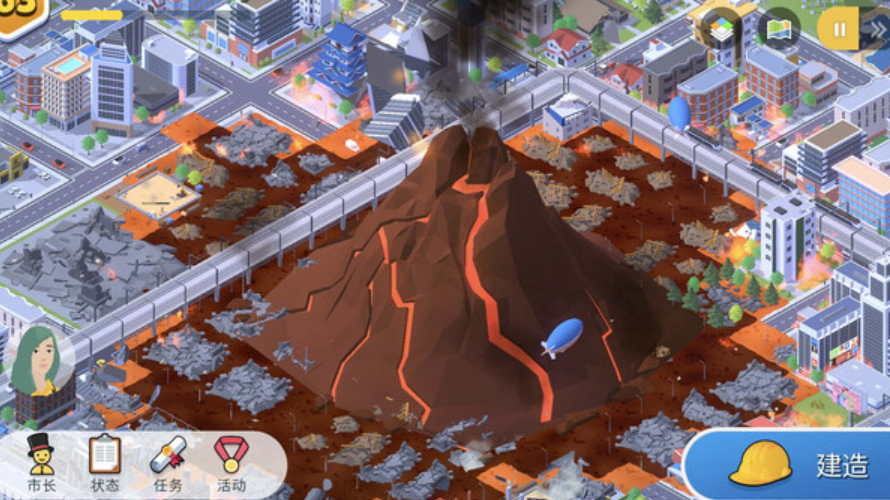Open the folded map view icon
The width and height of the screenshot is (890, 500).
(x=778, y=28)
